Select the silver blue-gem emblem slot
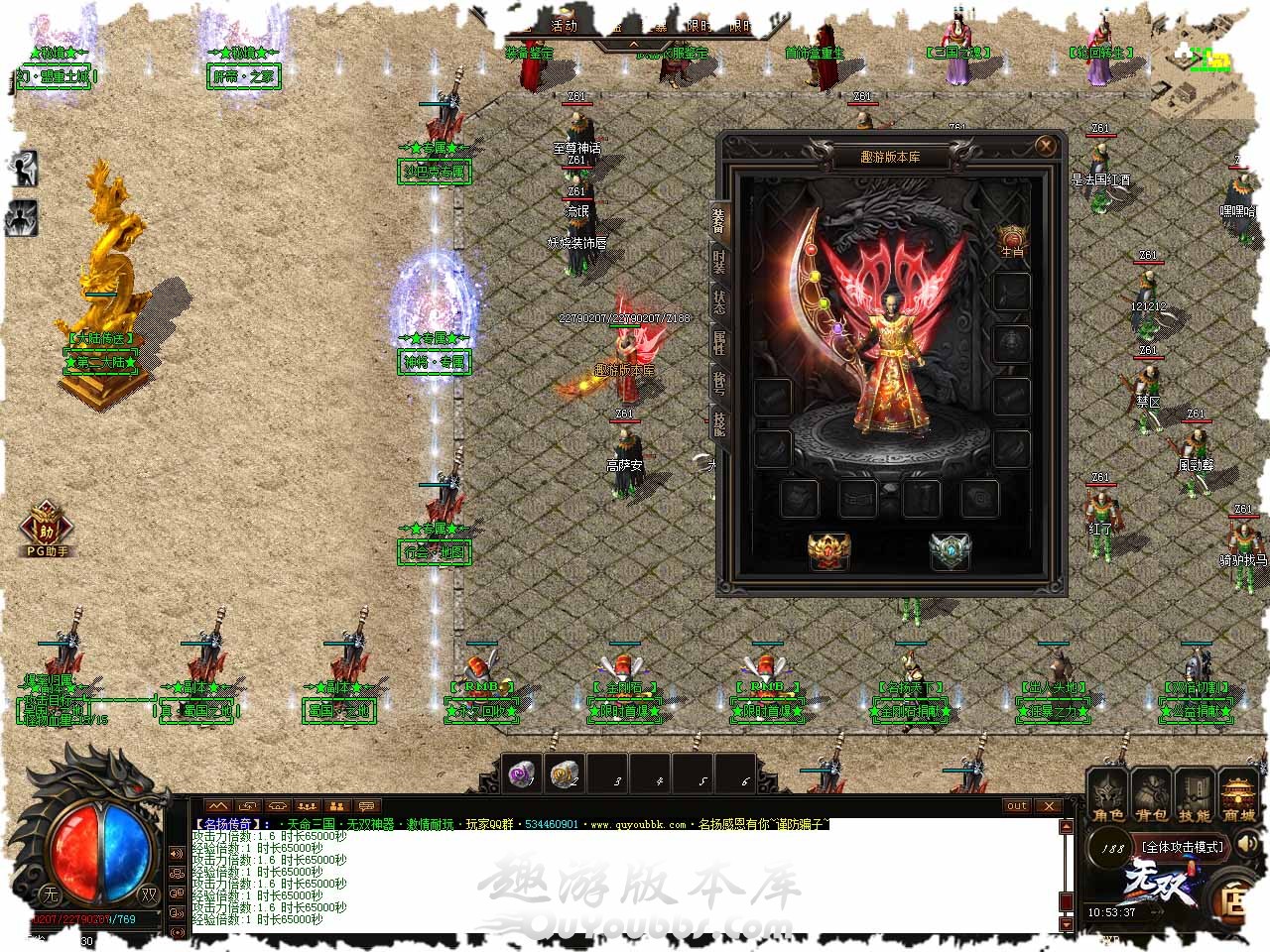 point(949,551)
